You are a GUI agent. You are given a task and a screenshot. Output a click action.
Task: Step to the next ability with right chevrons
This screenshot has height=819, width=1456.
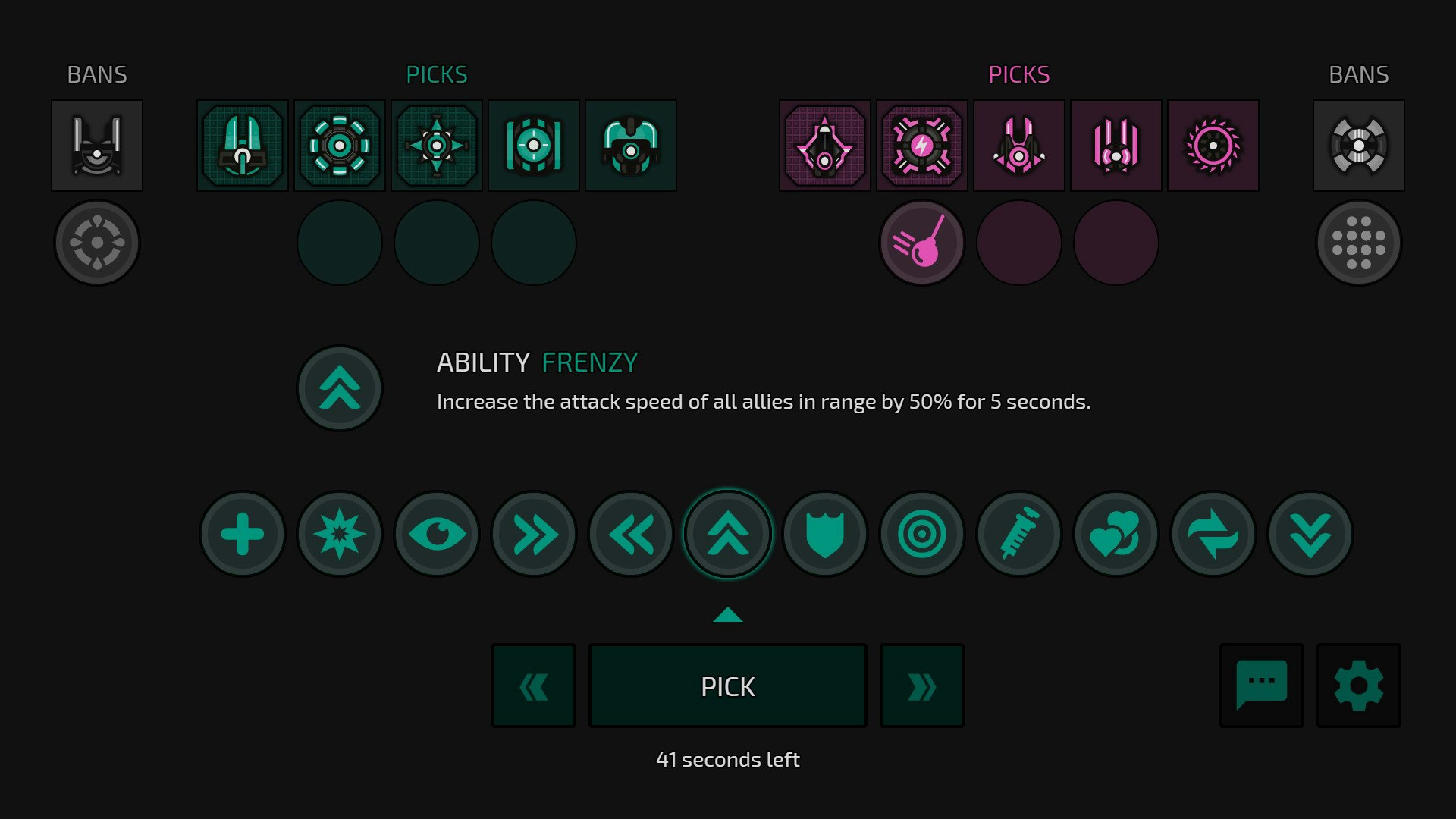[x=921, y=685]
